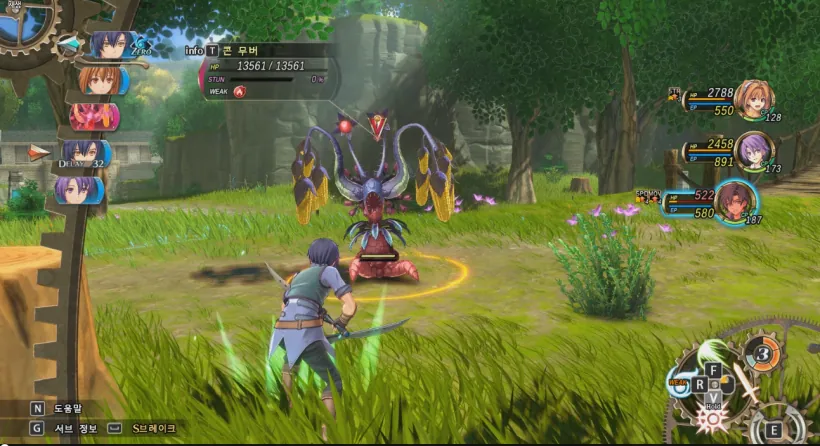820x446 pixels.
Task: Select the red-haired party member's status portrait
Action: [738, 200]
